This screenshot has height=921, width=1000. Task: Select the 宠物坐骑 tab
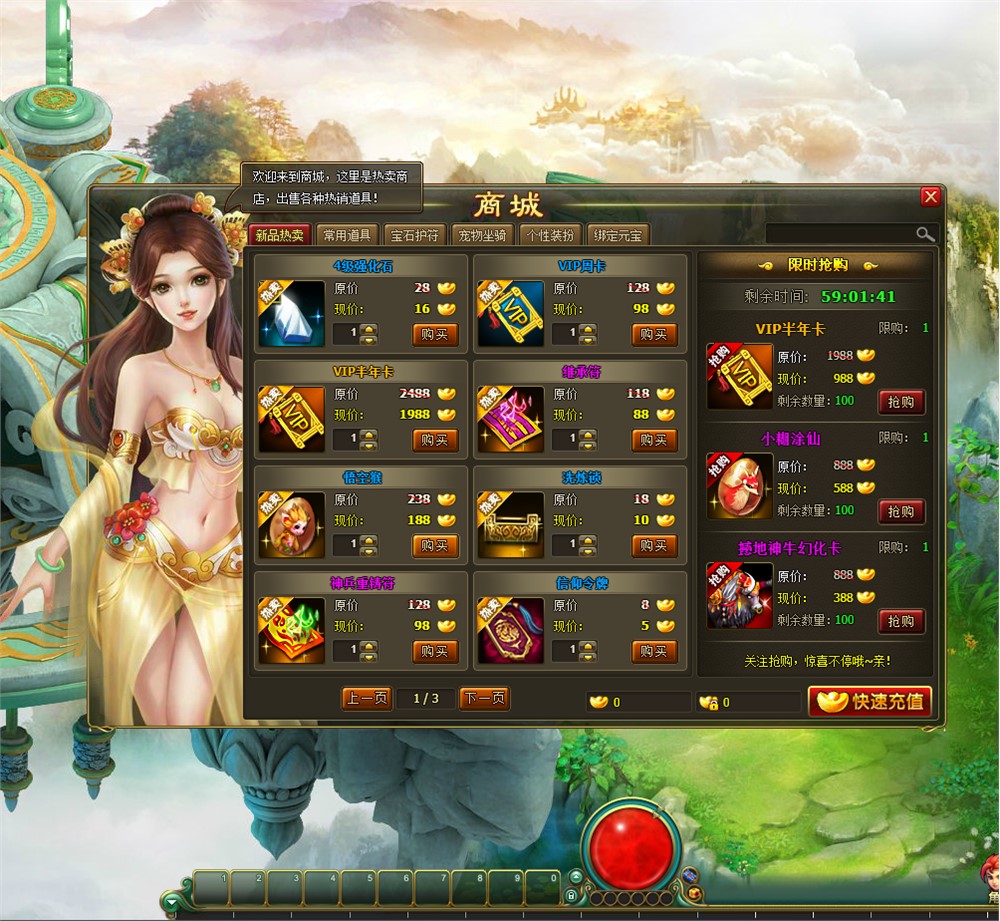pos(482,236)
